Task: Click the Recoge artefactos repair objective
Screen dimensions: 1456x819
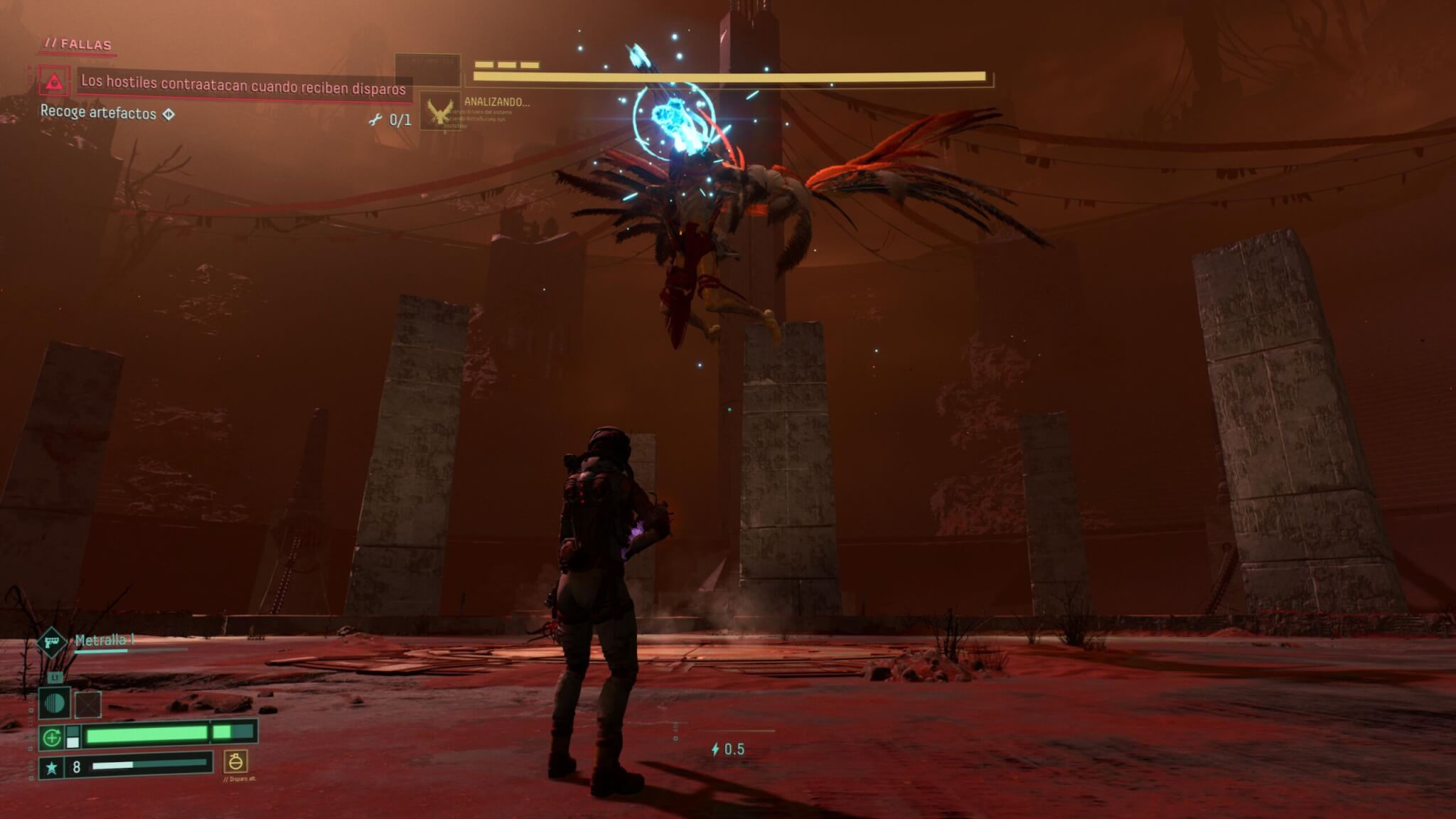Action: pyautogui.click(x=98, y=112)
